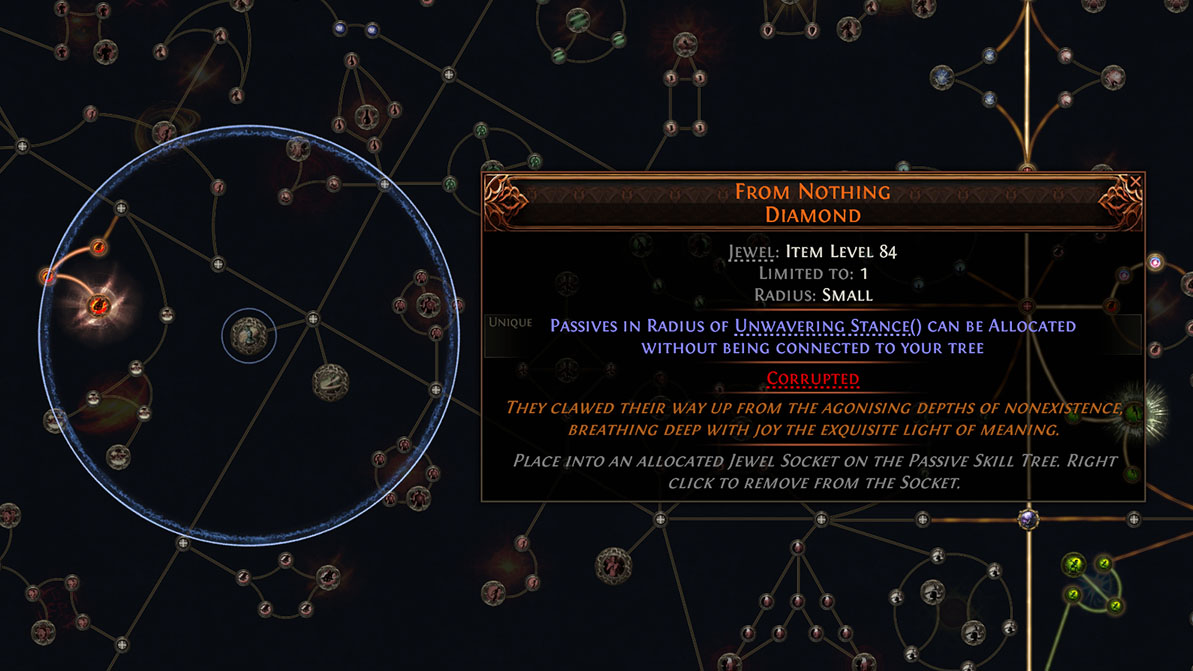Select the jewel socket centered in blue ring
This screenshot has height=671, width=1193.
[248, 335]
